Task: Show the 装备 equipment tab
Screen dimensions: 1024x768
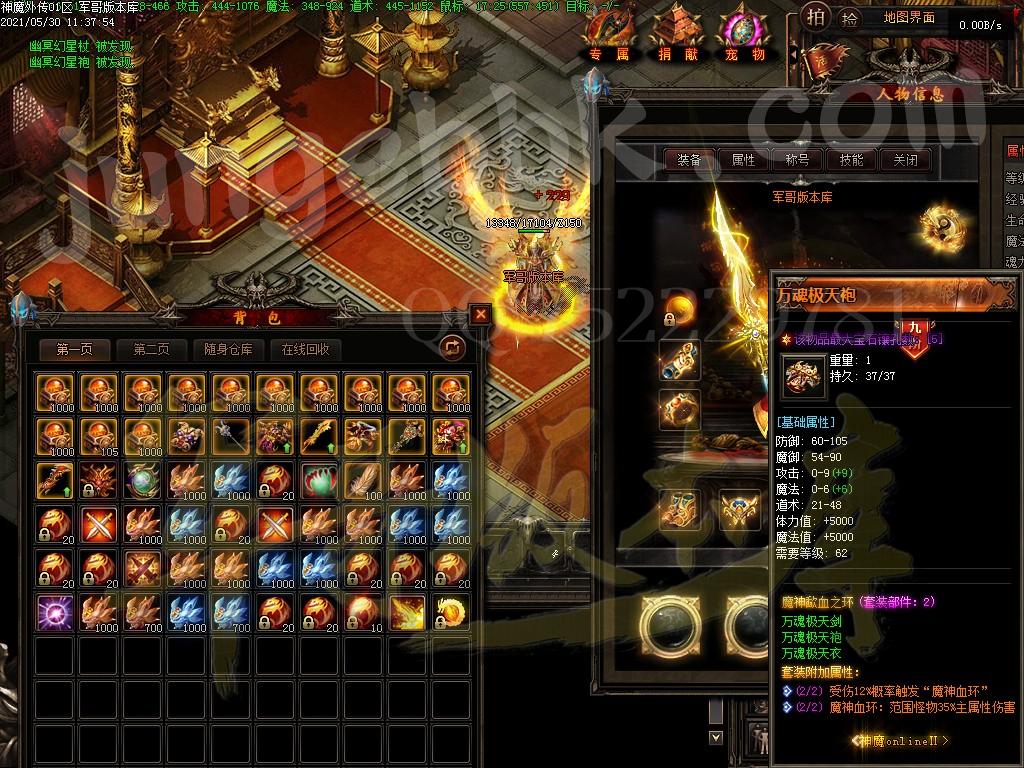Action: [689, 160]
